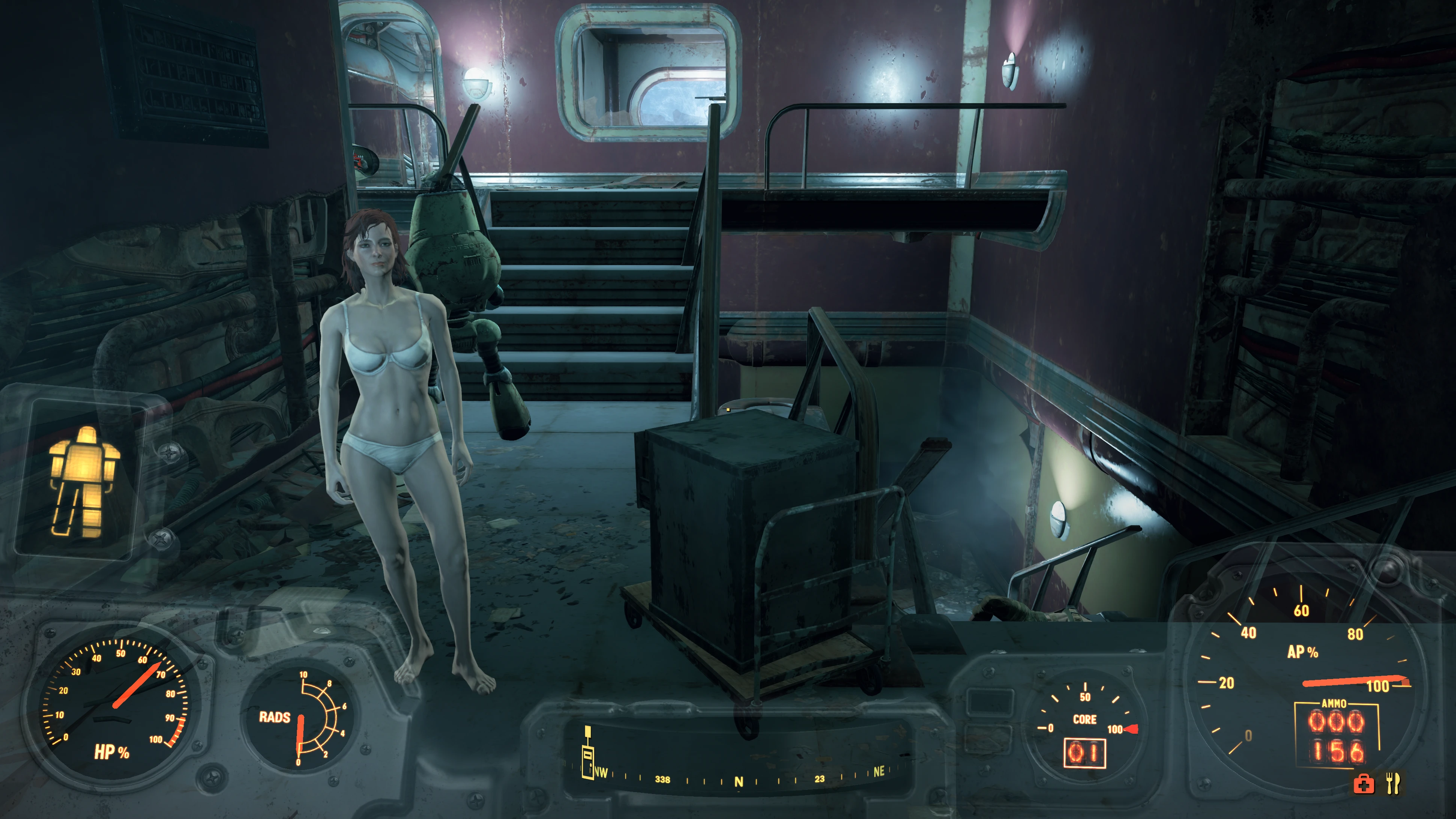Viewport: 1456px width, 819px height.
Task: Click the compass strip's N heading
Action: (x=738, y=782)
